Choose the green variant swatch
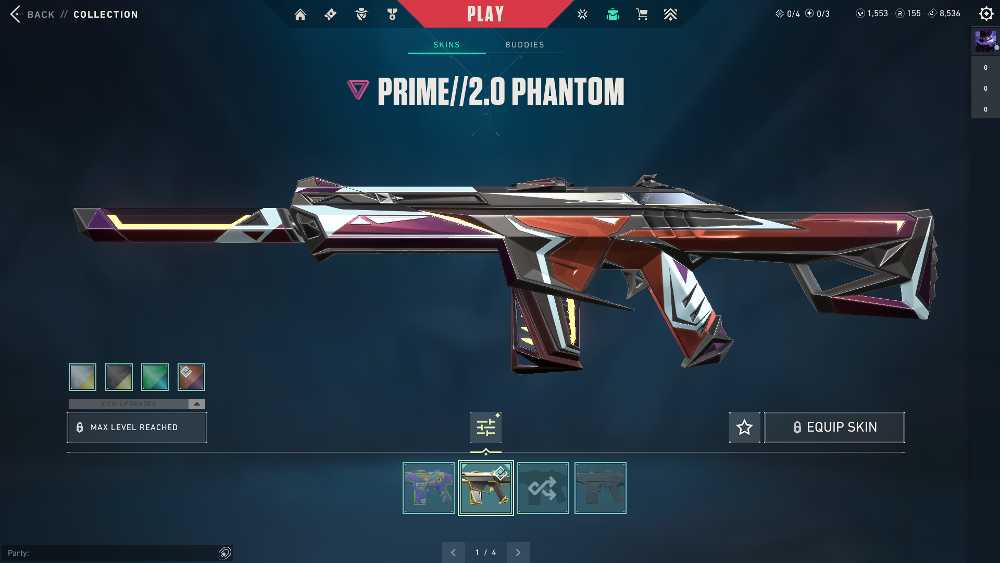This screenshot has width=1000, height=563. (x=155, y=376)
